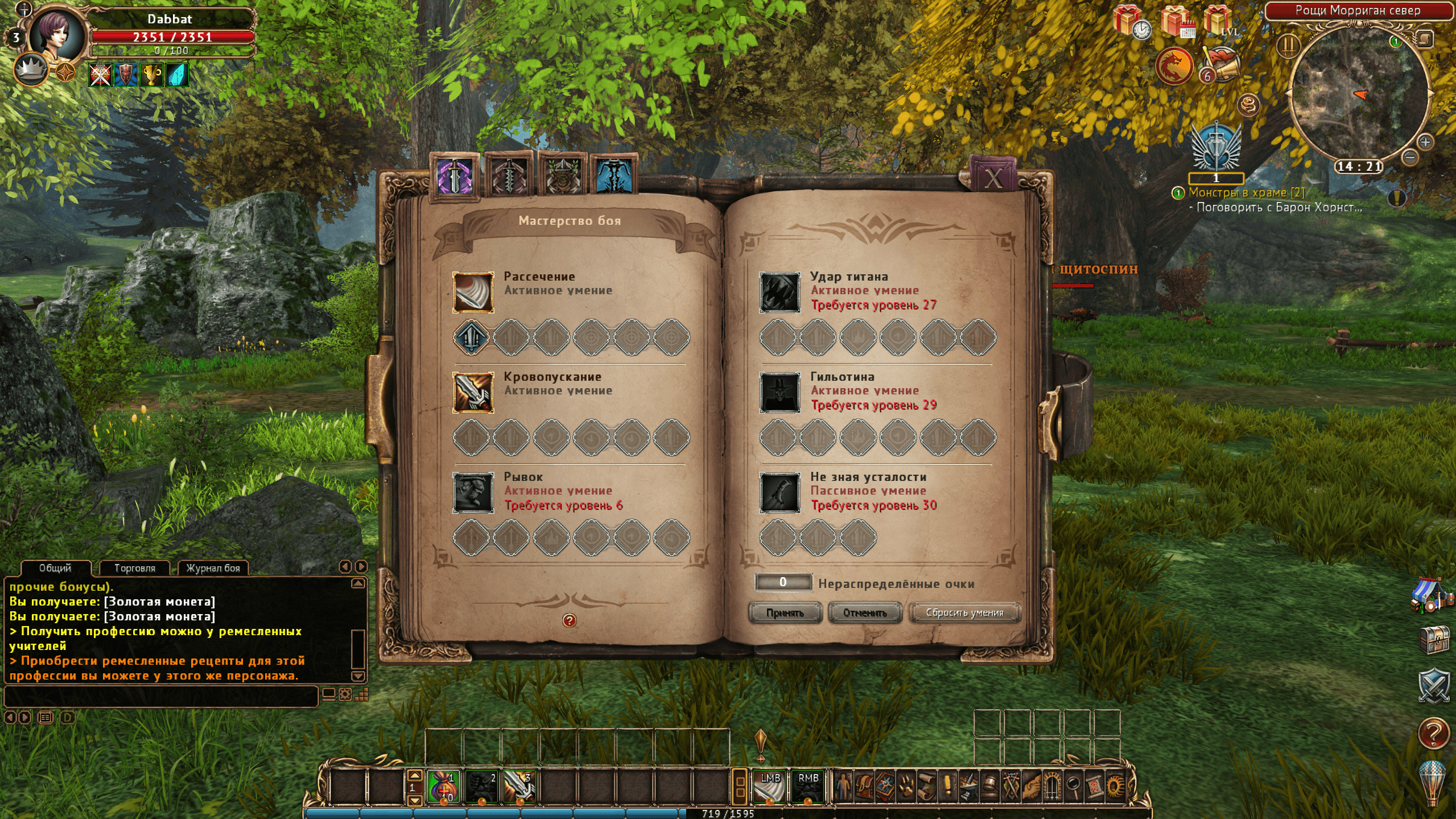
Task: Click the Отменить cancel button
Action: click(865, 613)
